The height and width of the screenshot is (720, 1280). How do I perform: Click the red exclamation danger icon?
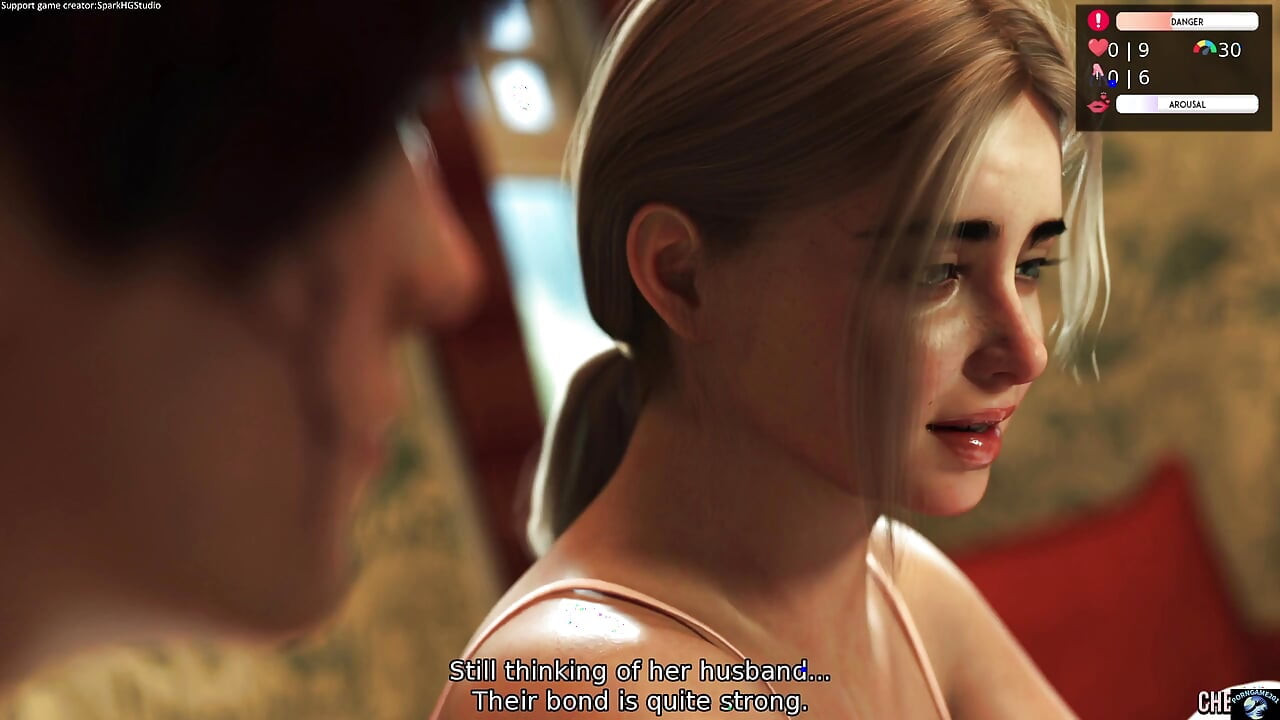[x=1098, y=19]
